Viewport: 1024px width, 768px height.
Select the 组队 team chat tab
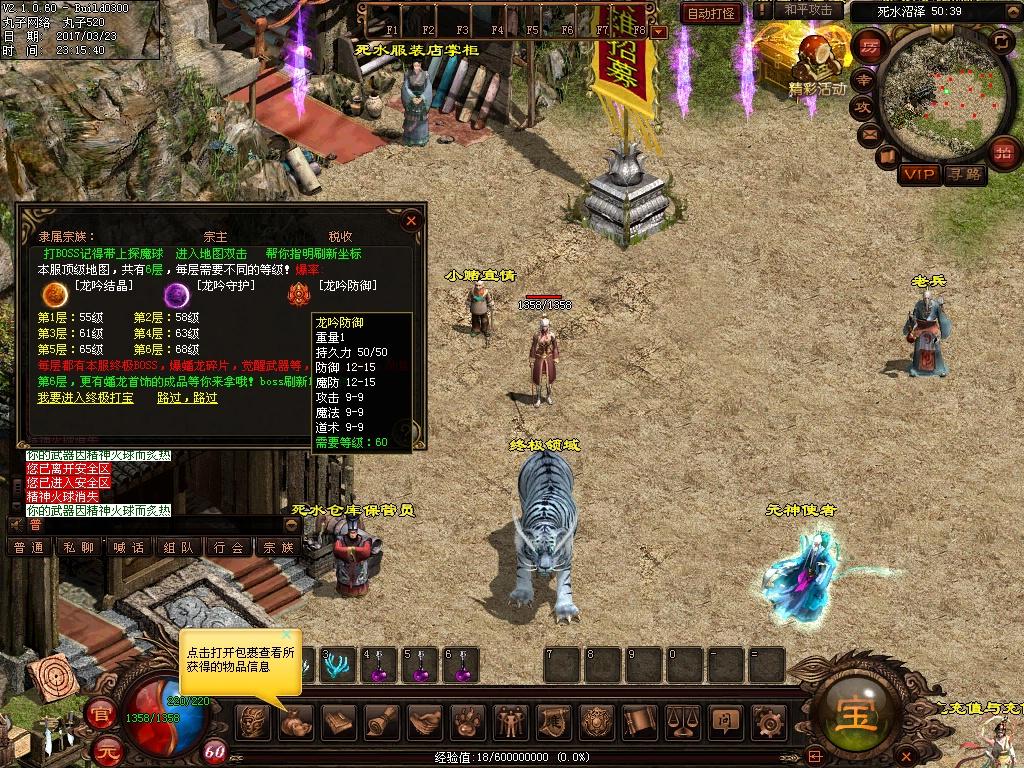(178, 547)
